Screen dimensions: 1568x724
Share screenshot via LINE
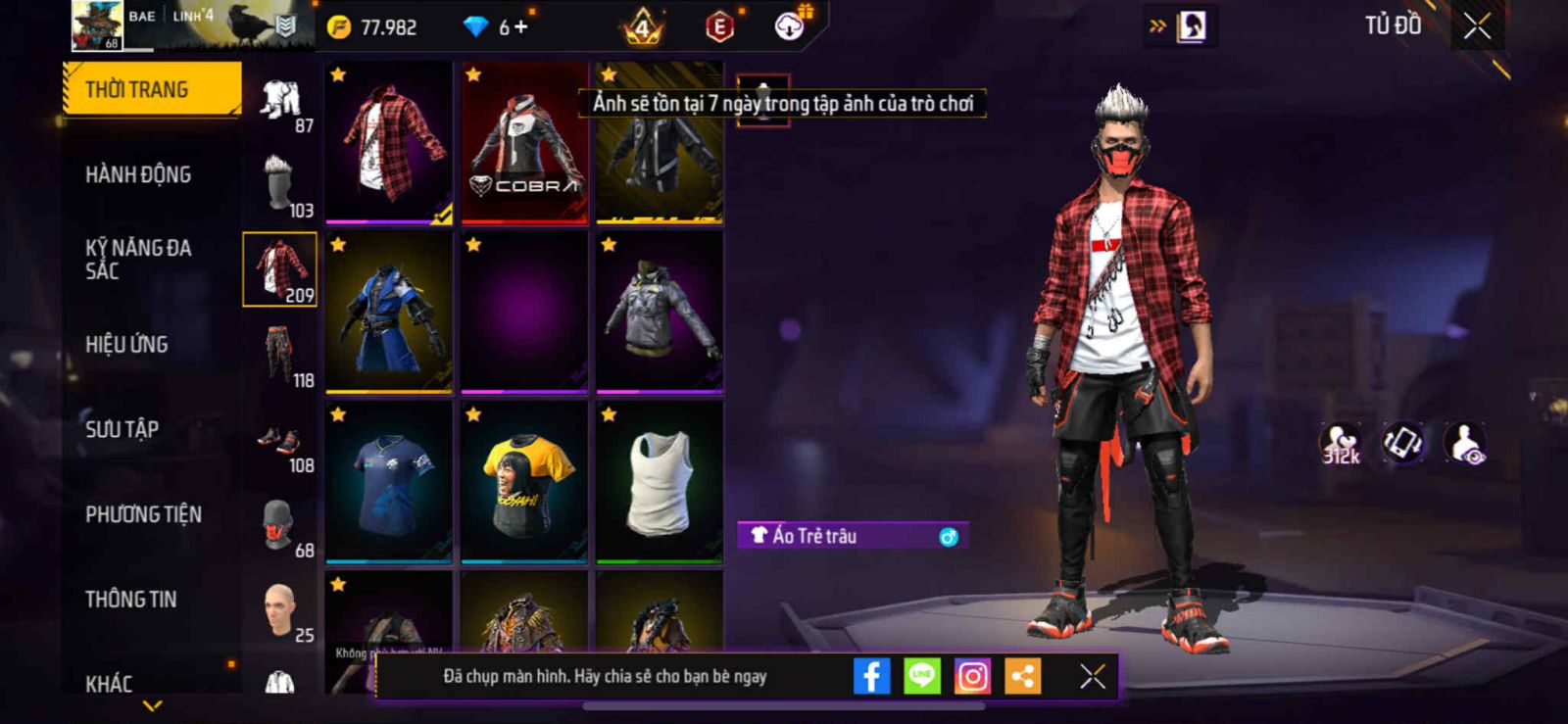pyautogui.click(x=921, y=676)
